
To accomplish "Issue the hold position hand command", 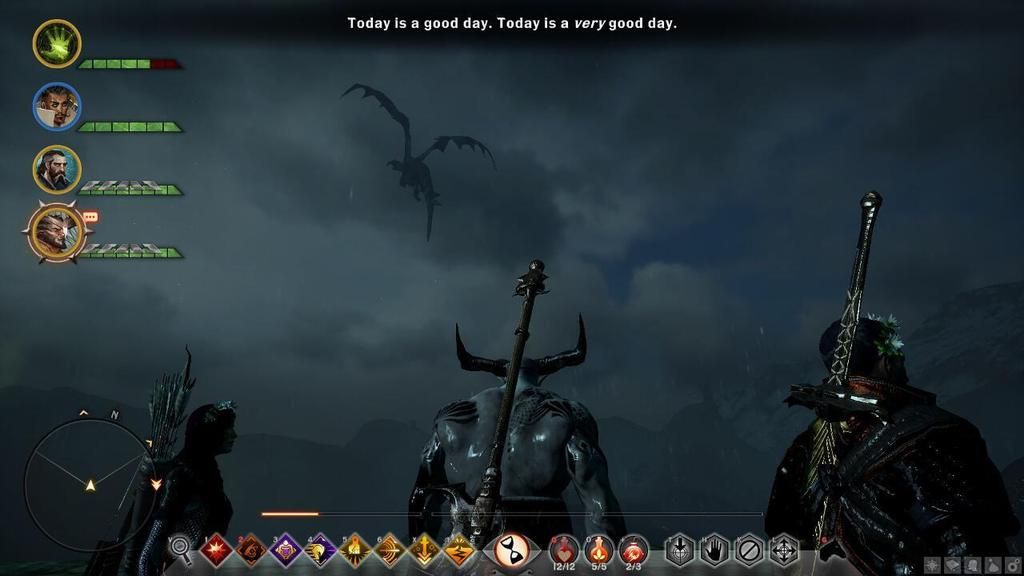I will coord(714,550).
